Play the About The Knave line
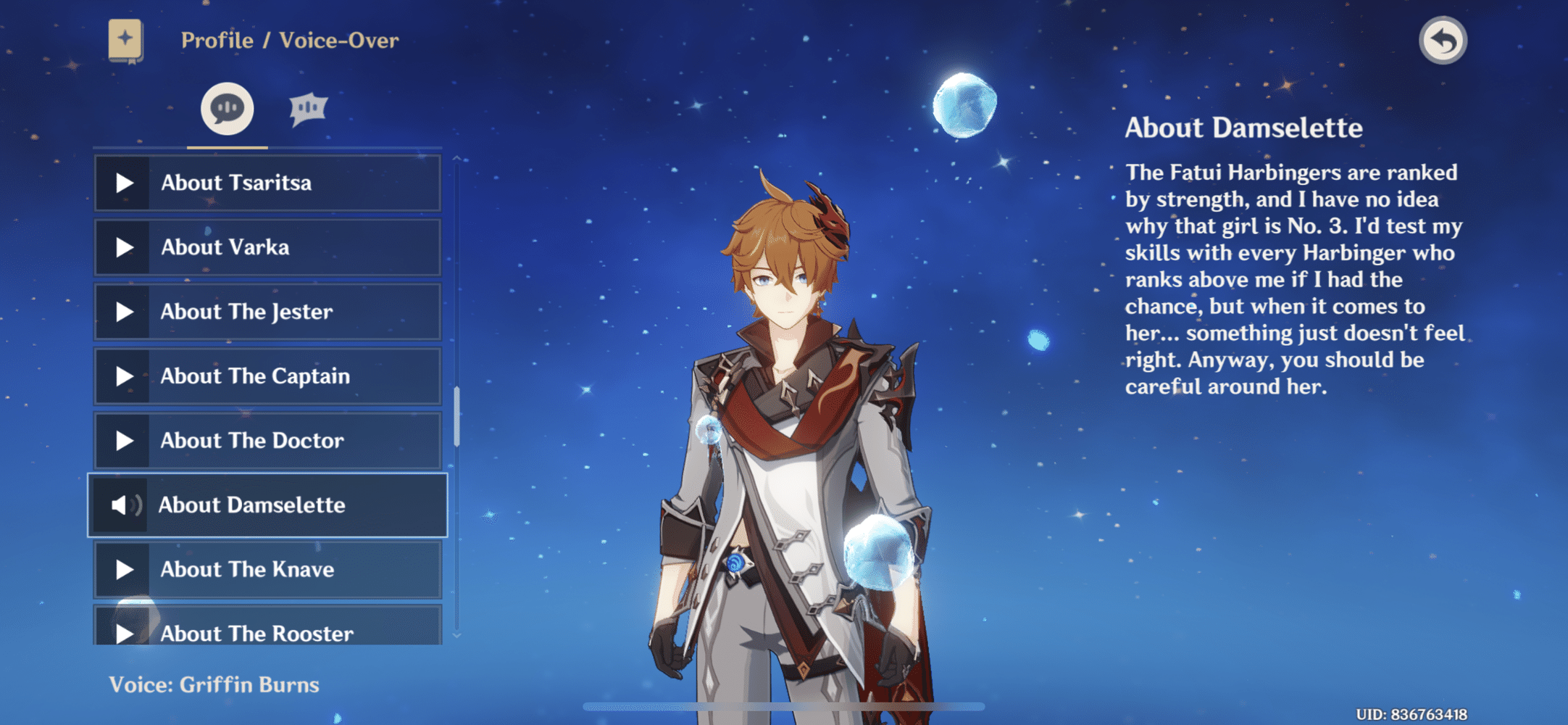The width and height of the screenshot is (1568, 725). click(x=267, y=570)
